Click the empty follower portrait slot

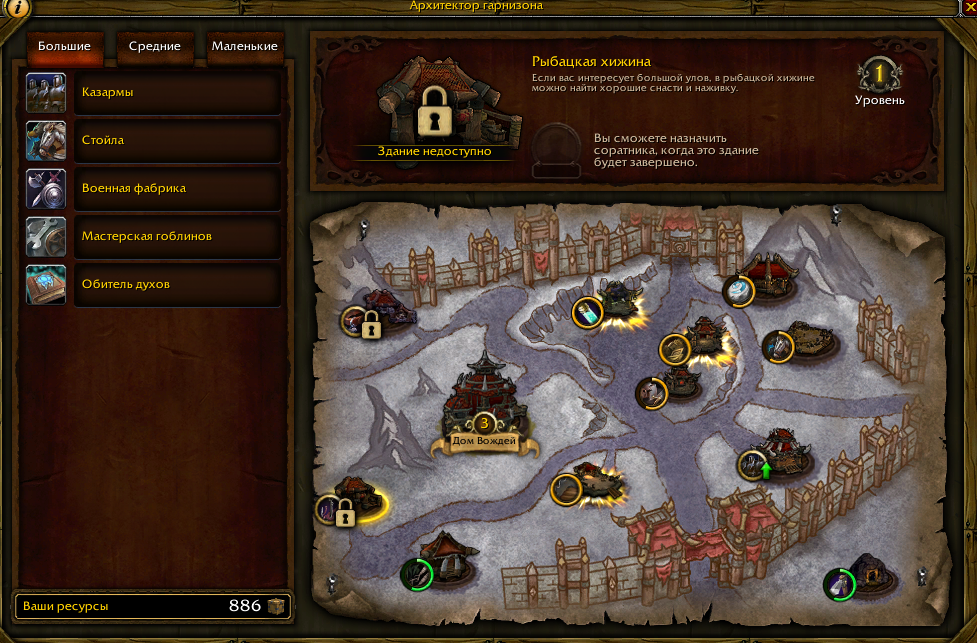(x=555, y=148)
